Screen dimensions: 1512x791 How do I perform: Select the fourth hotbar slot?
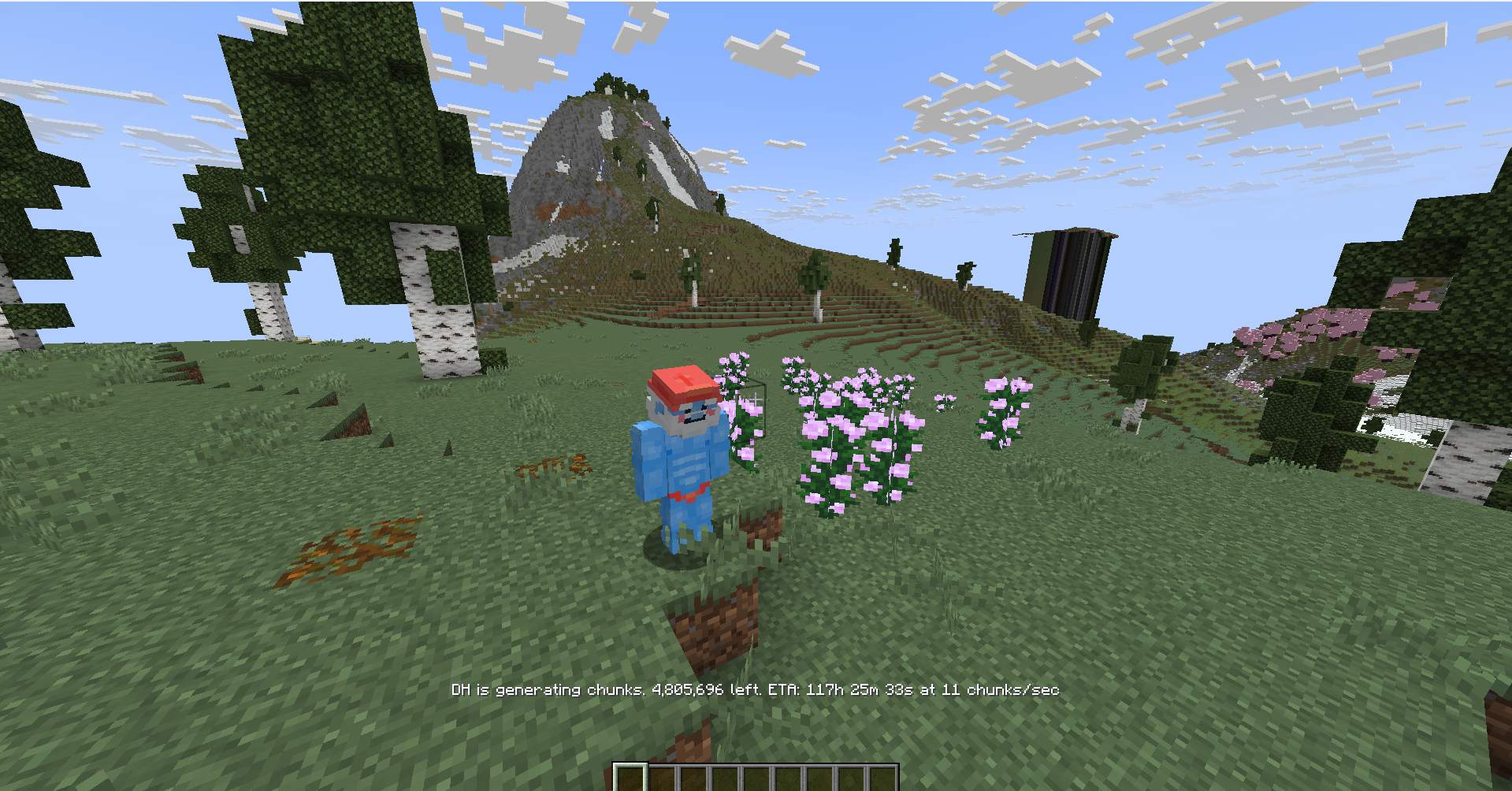point(726,776)
